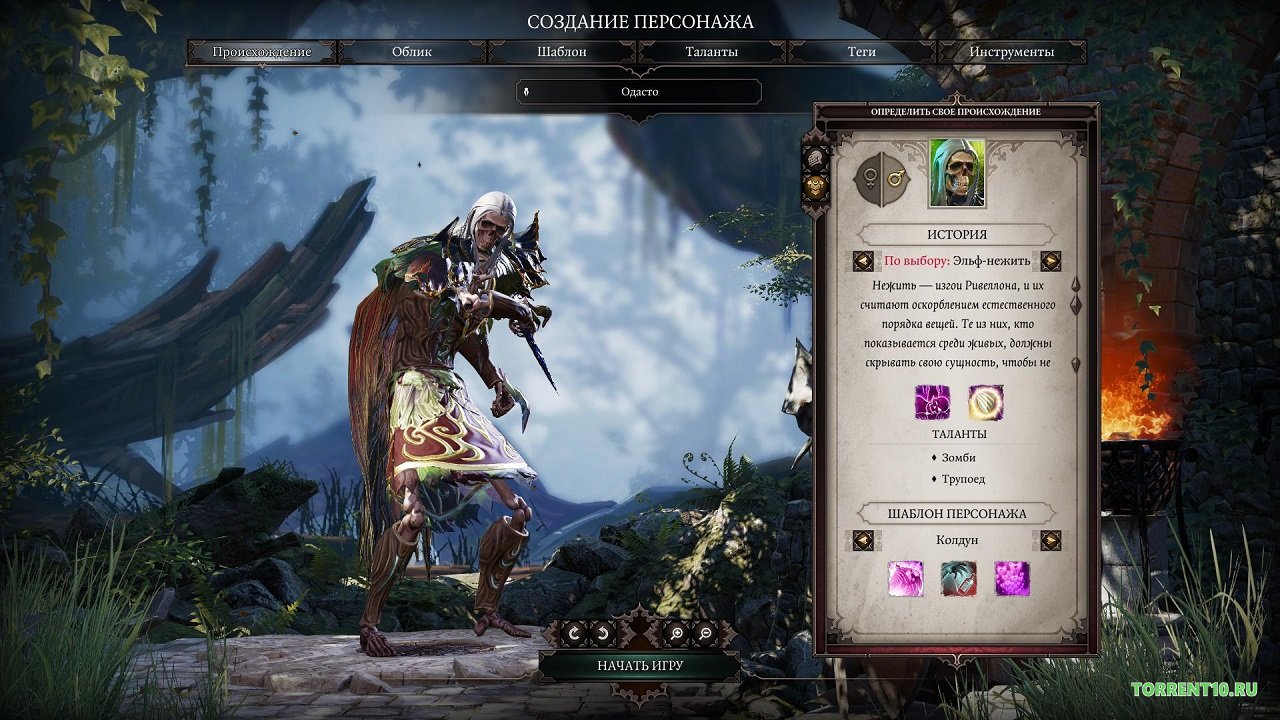1280x720 pixels.
Task: Show the Инструменты tab
Action: point(1011,52)
